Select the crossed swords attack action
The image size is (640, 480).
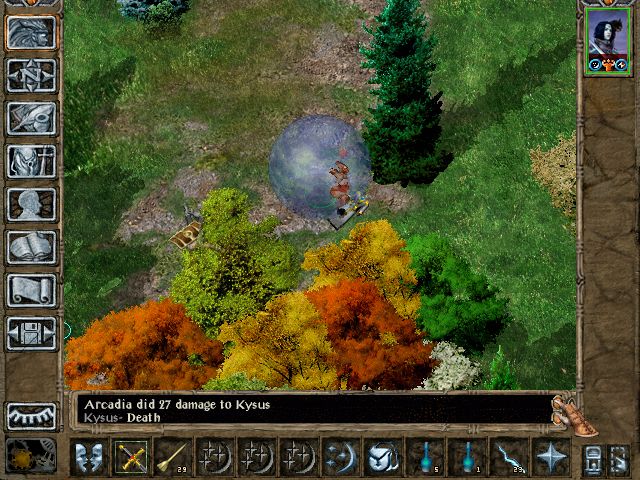point(131,458)
